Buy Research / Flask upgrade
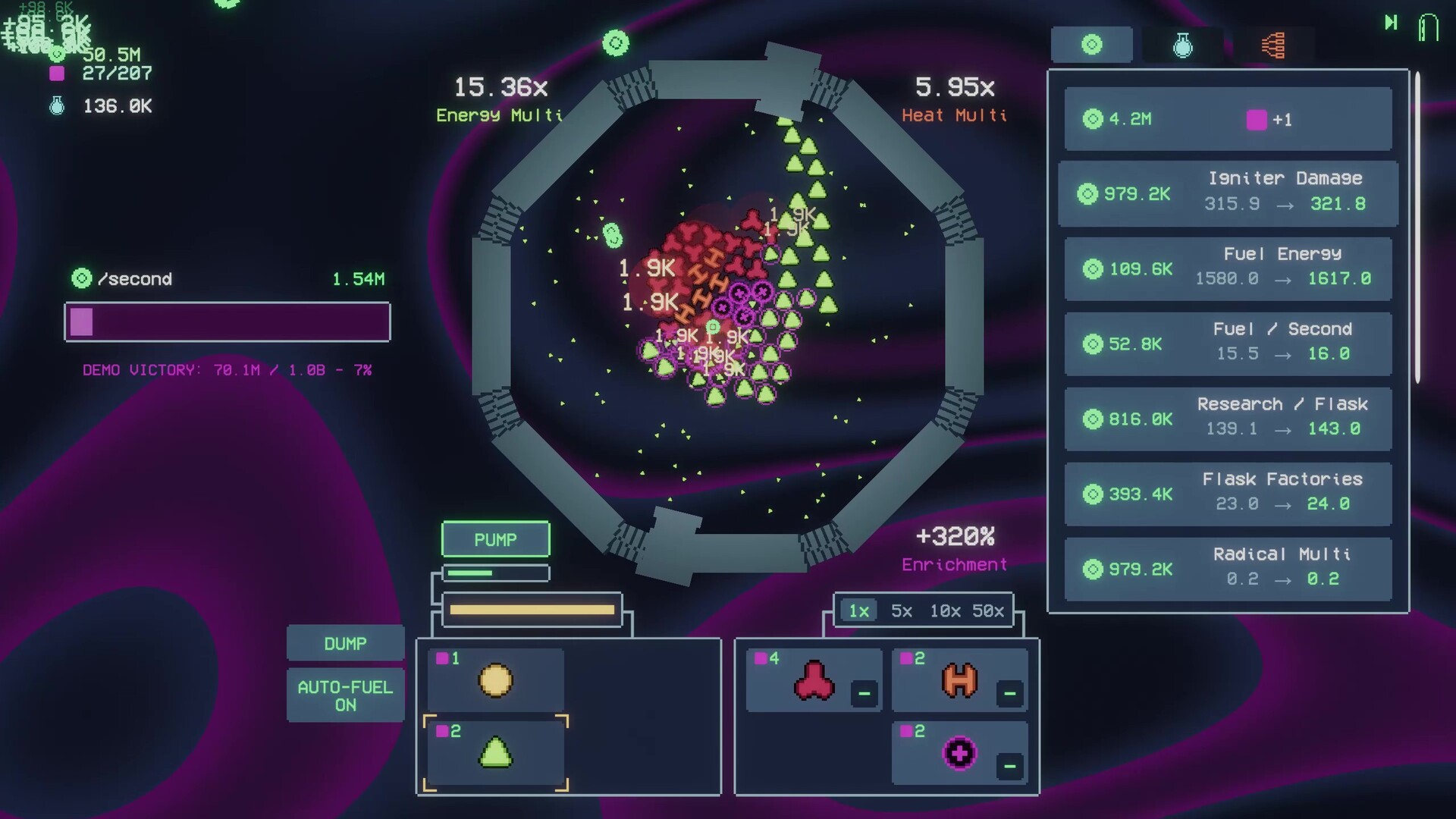The image size is (1456, 819). [1228, 419]
